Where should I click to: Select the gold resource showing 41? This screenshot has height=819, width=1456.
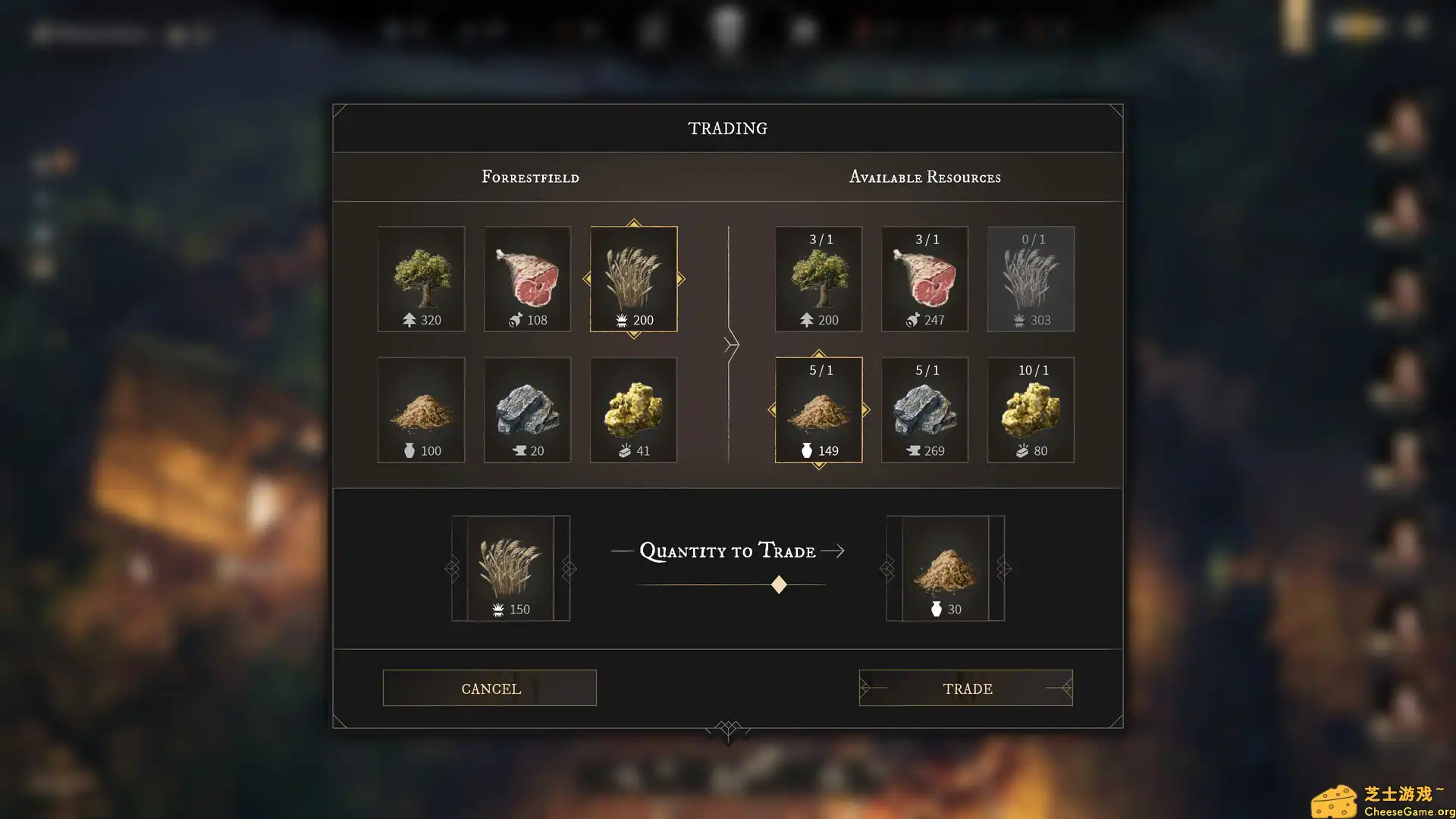coord(633,409)
